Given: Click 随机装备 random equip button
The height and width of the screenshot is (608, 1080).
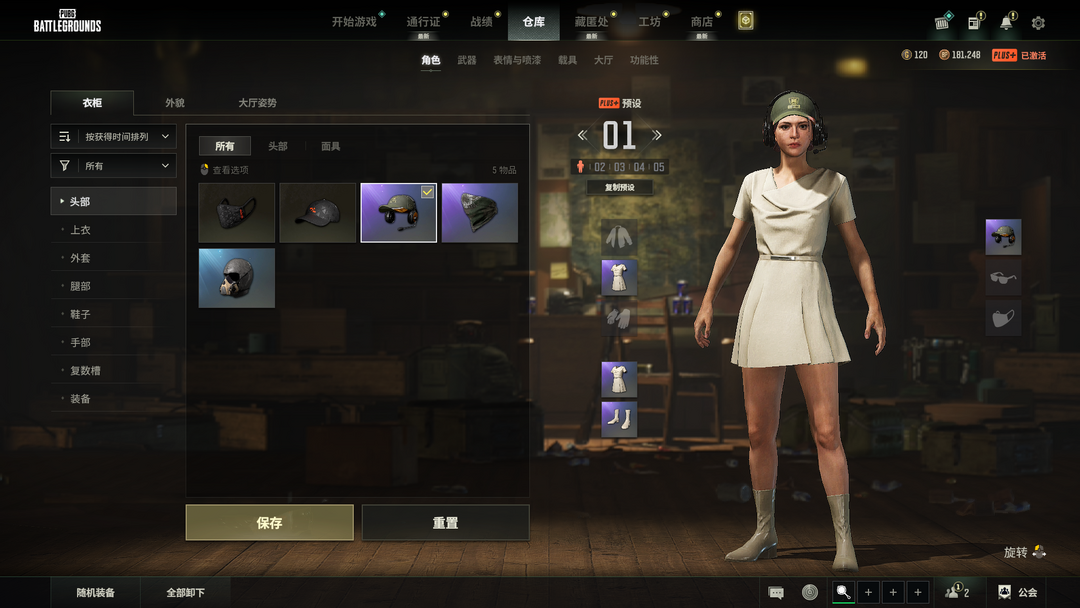Looking at the screenshot, I should click(96, 592).
